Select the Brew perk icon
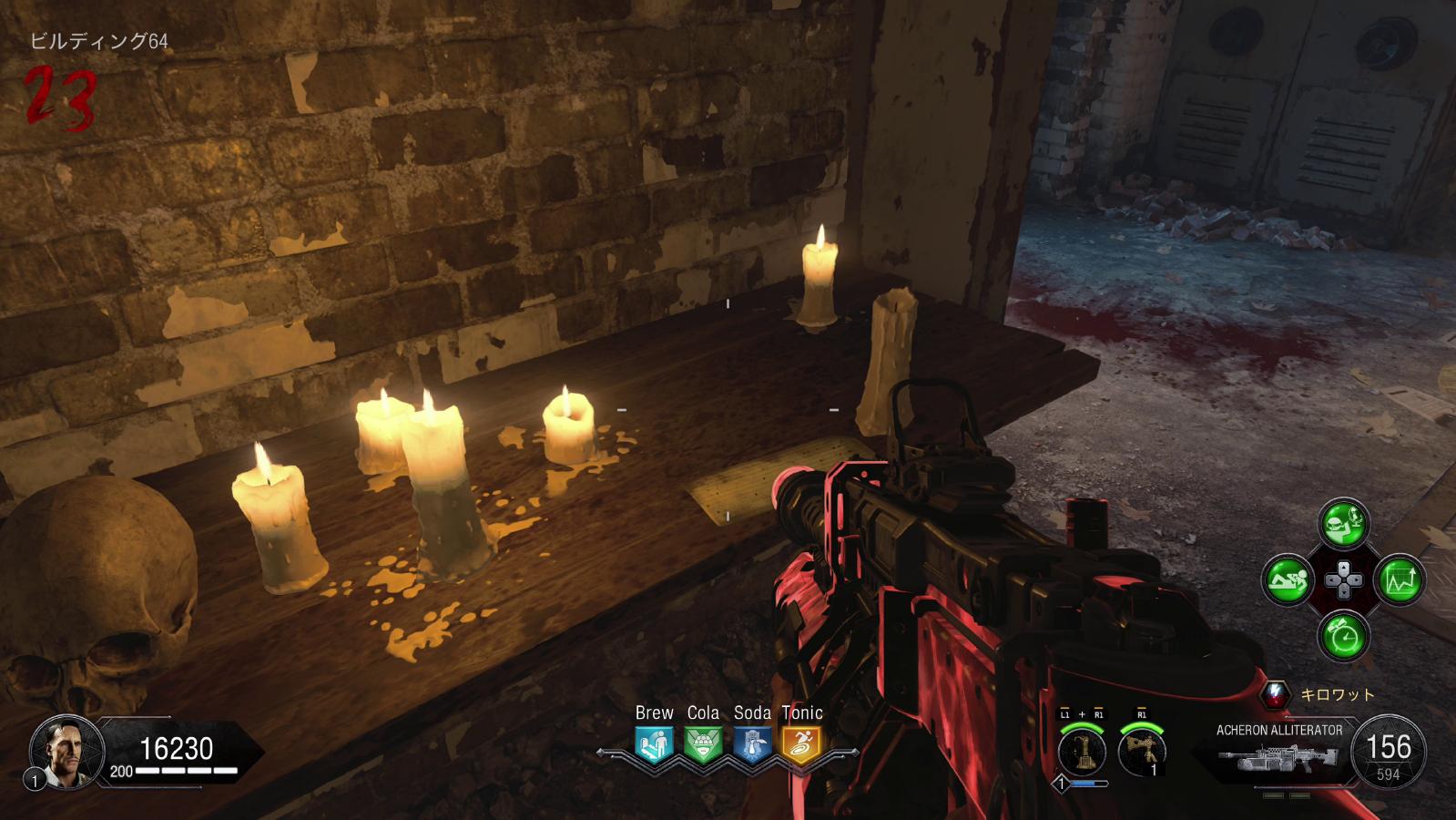 point(654,744)
